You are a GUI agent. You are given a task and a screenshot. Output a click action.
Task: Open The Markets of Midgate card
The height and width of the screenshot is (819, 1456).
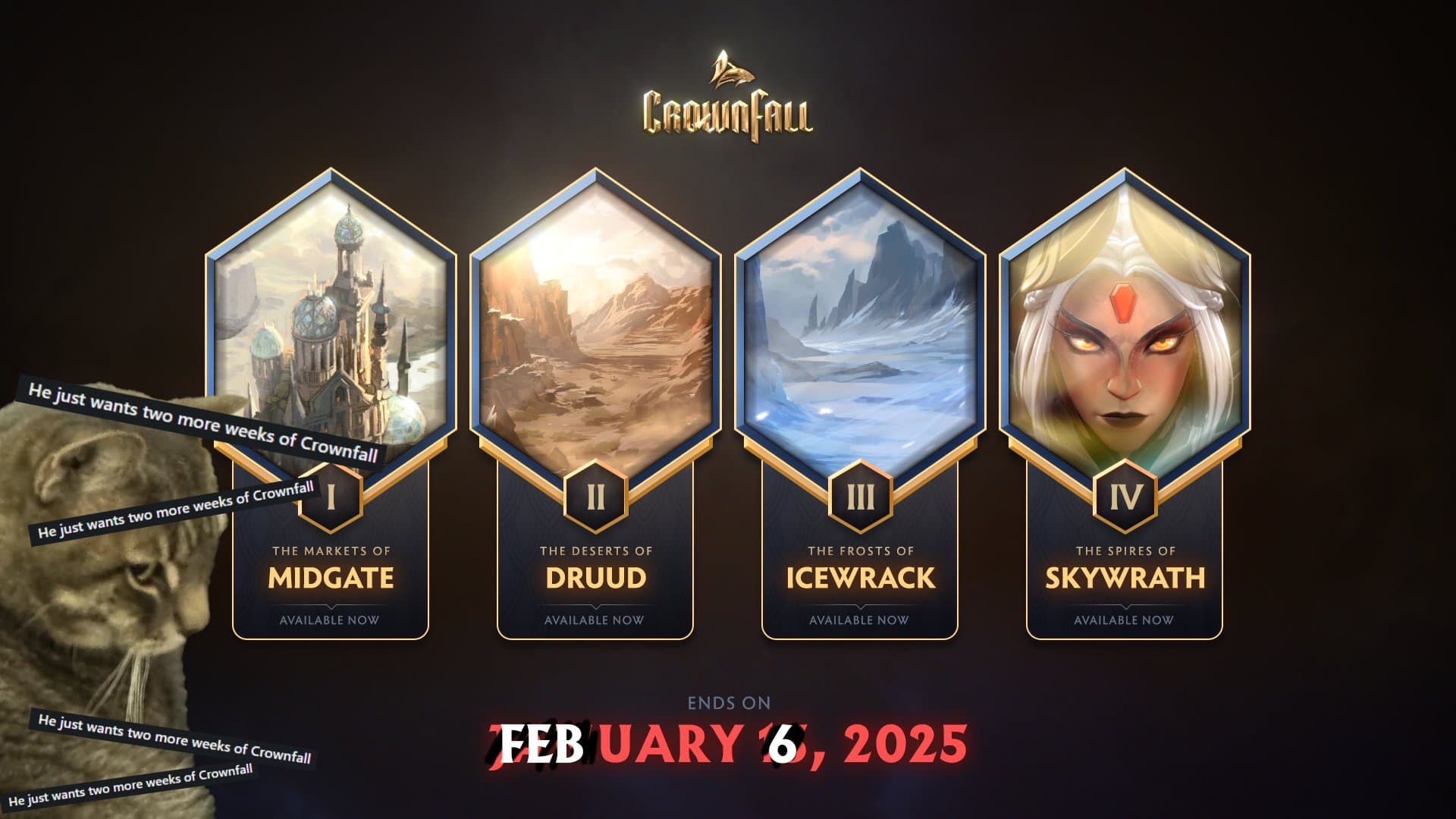click(x=331, y=578)
